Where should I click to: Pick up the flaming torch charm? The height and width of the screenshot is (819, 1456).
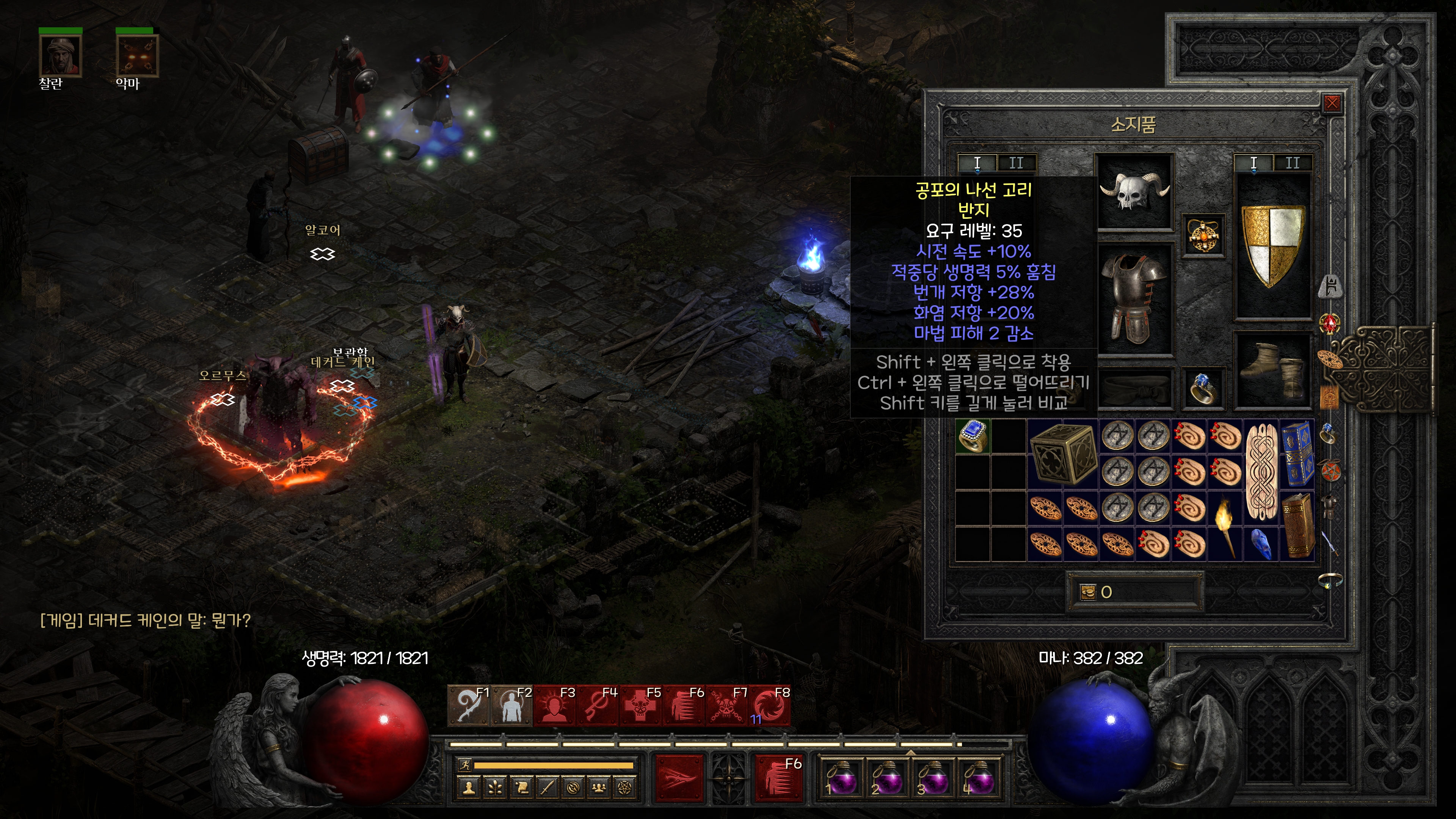click(x=1225, y=526)
